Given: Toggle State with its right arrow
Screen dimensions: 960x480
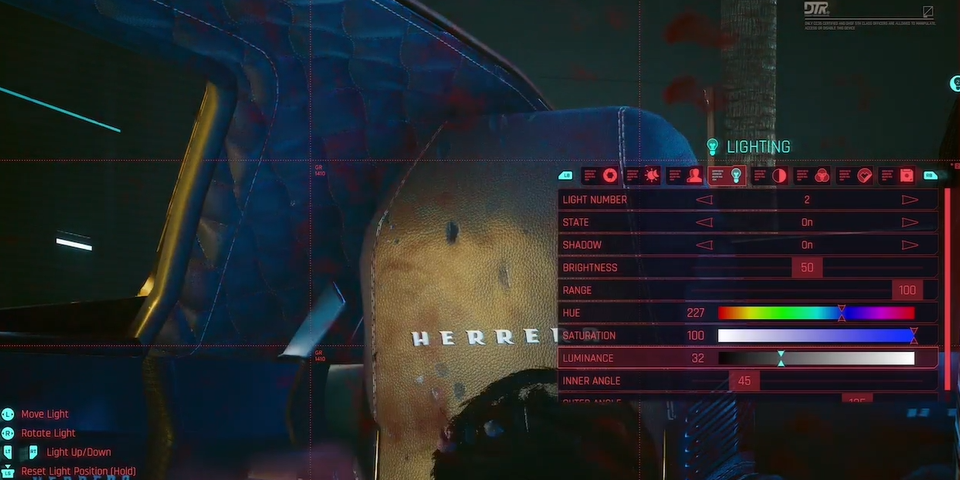Looking at the screenshot, I should click(910, 222).
